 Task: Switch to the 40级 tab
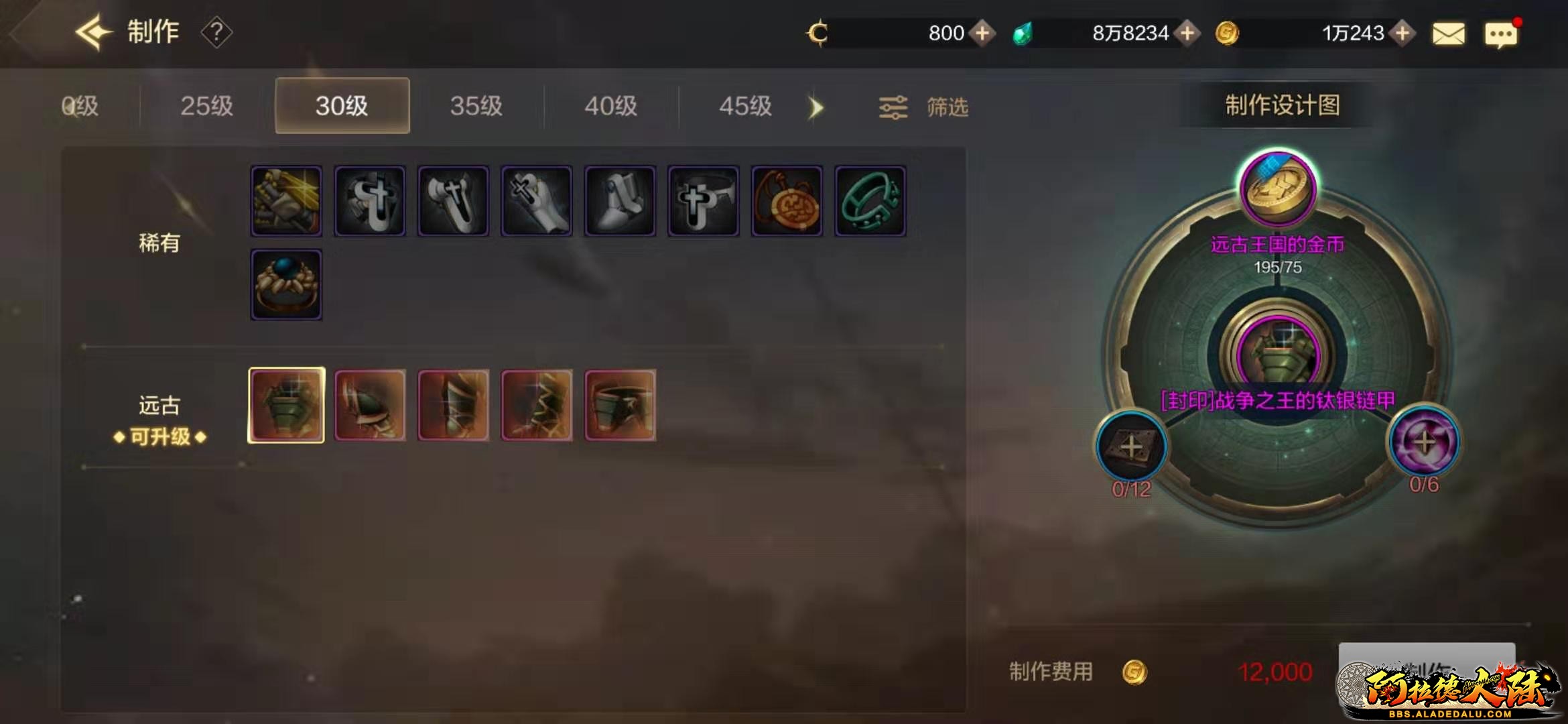click(610, 106)
